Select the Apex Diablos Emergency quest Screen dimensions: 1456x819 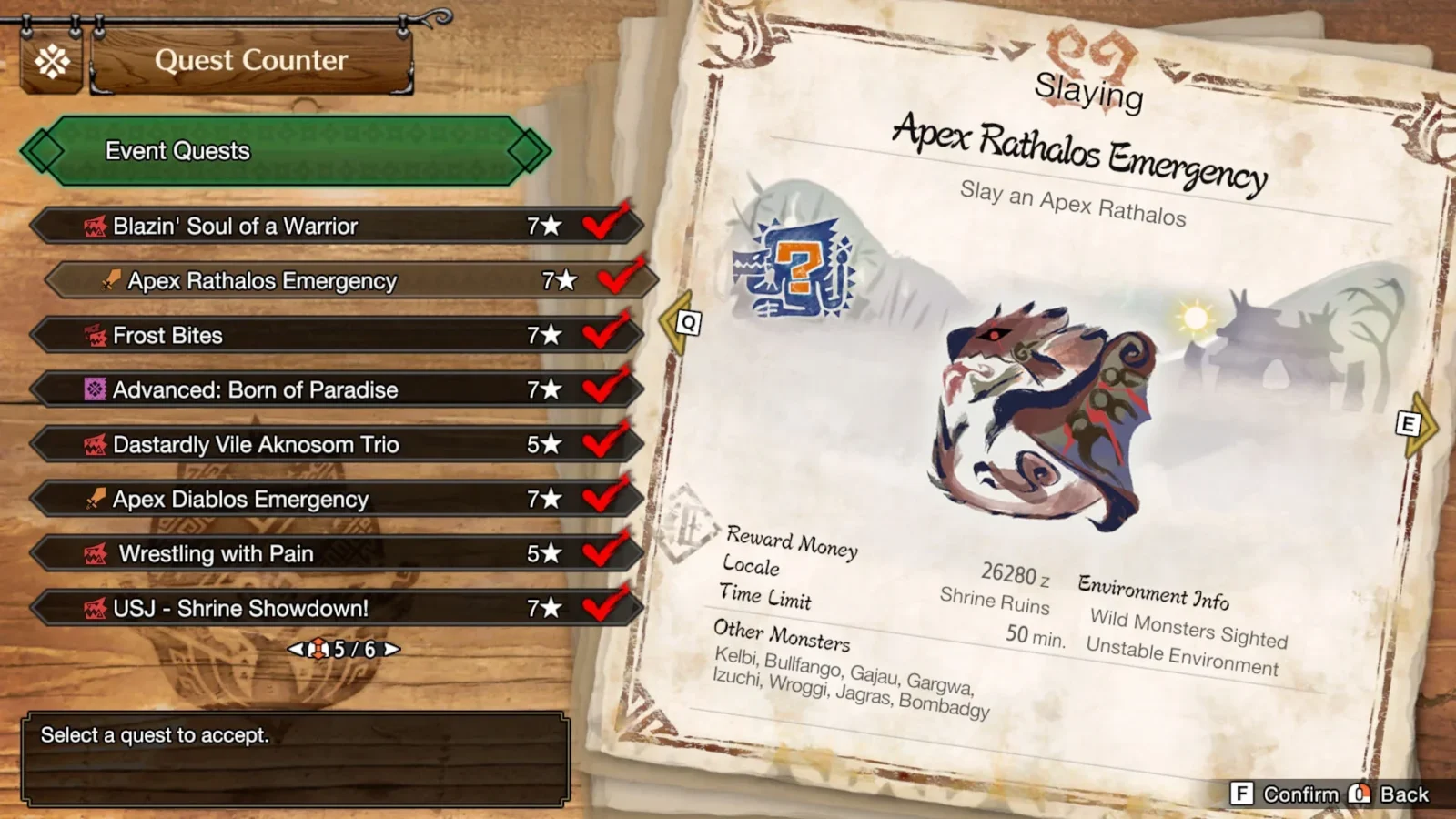(x=337, y=499)
